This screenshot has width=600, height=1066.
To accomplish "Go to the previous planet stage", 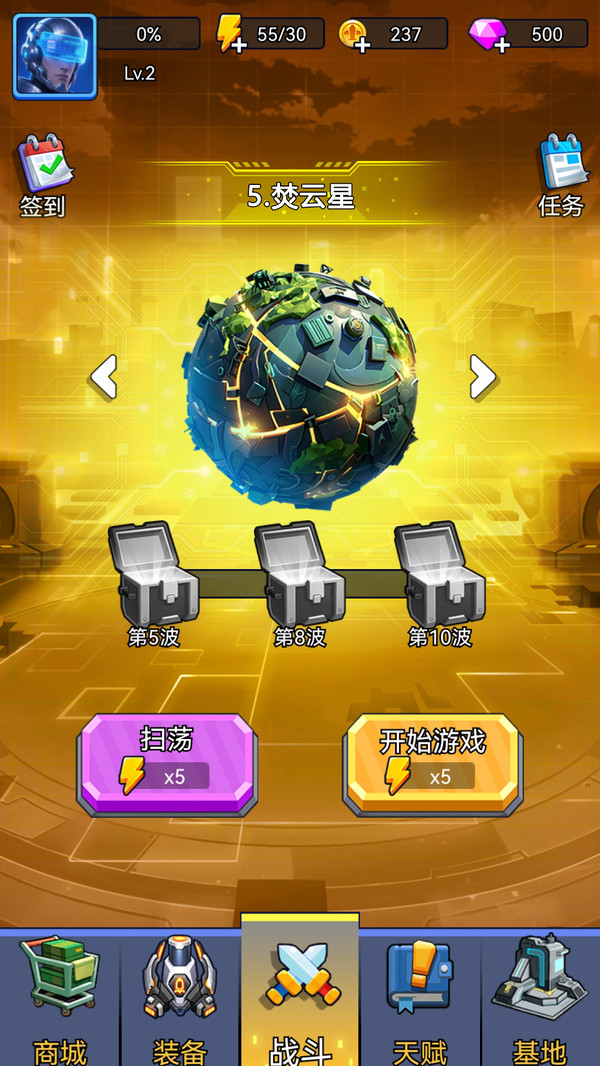I will [104, 376].
